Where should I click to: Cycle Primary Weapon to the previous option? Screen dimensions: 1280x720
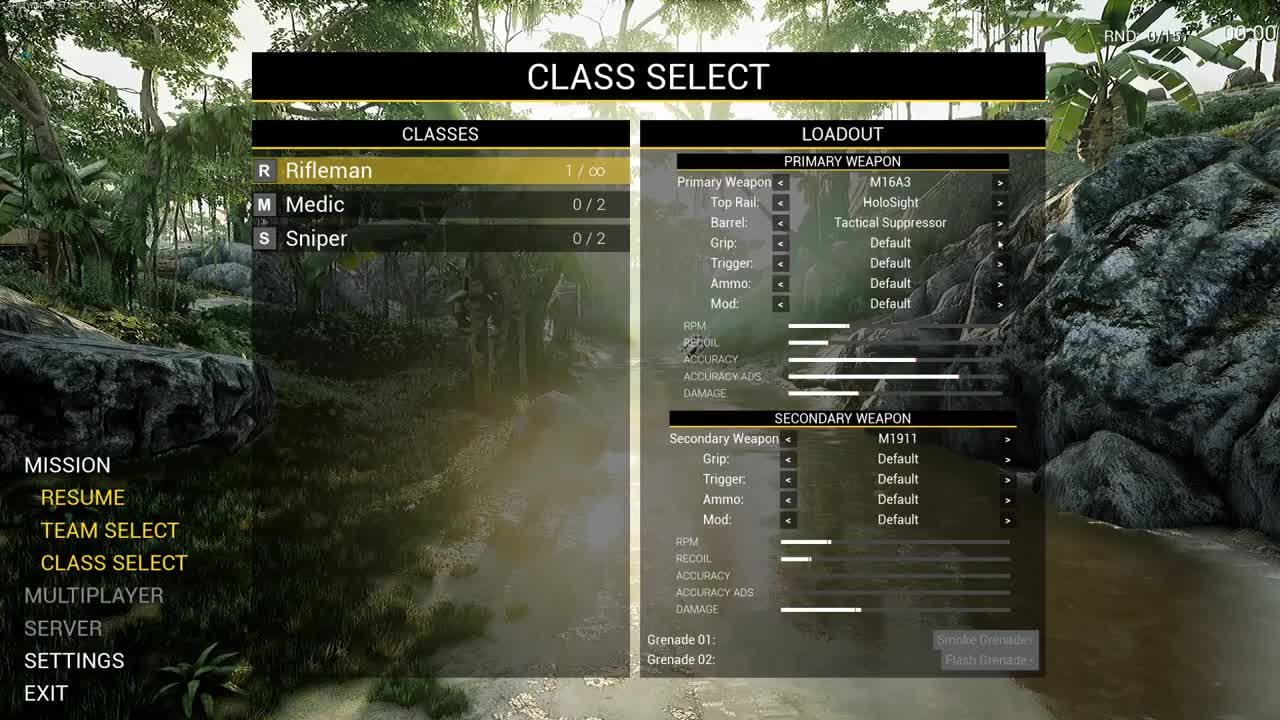click(x=781, y=182)
